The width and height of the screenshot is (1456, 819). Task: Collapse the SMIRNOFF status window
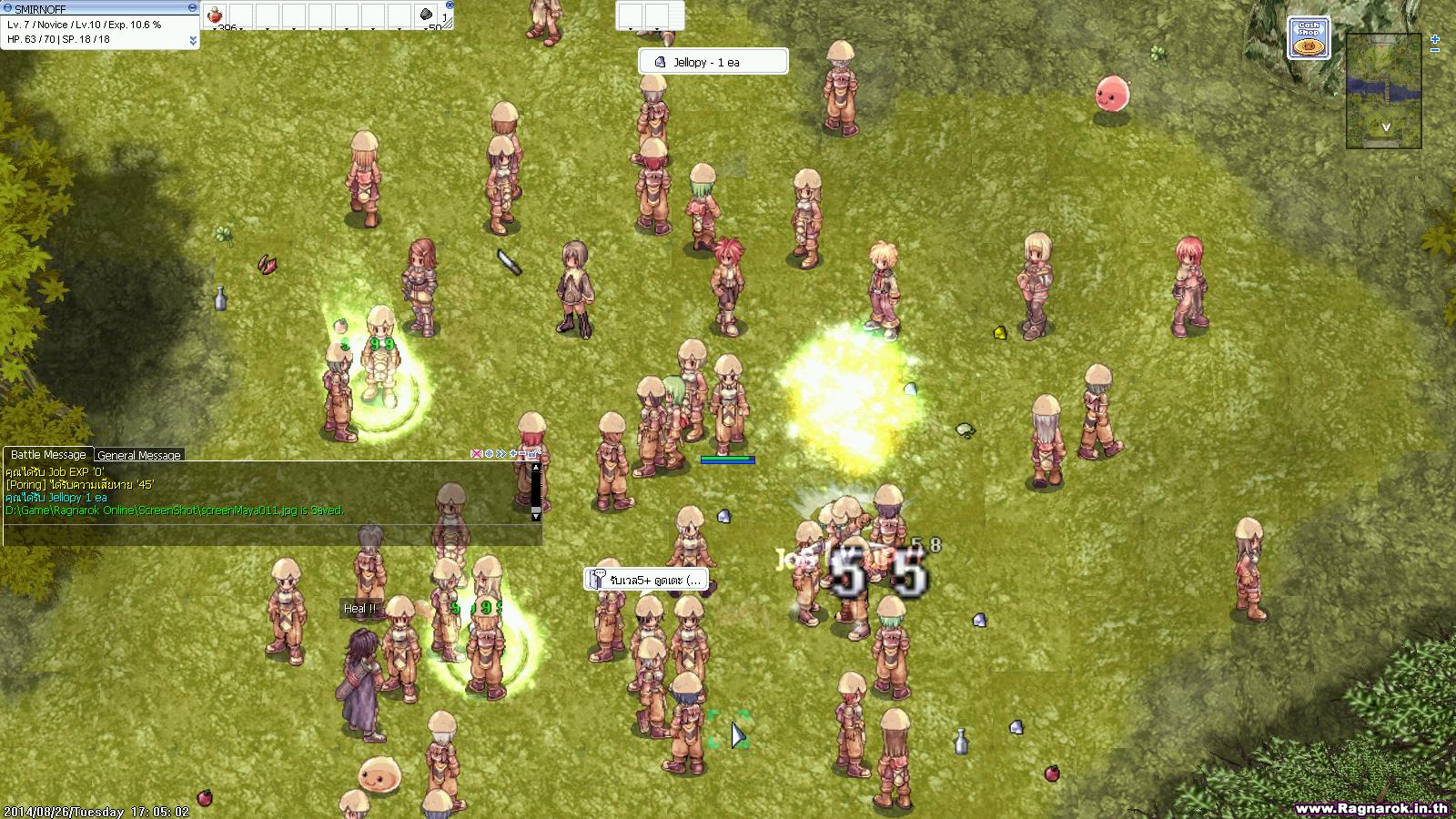(192, 6)
